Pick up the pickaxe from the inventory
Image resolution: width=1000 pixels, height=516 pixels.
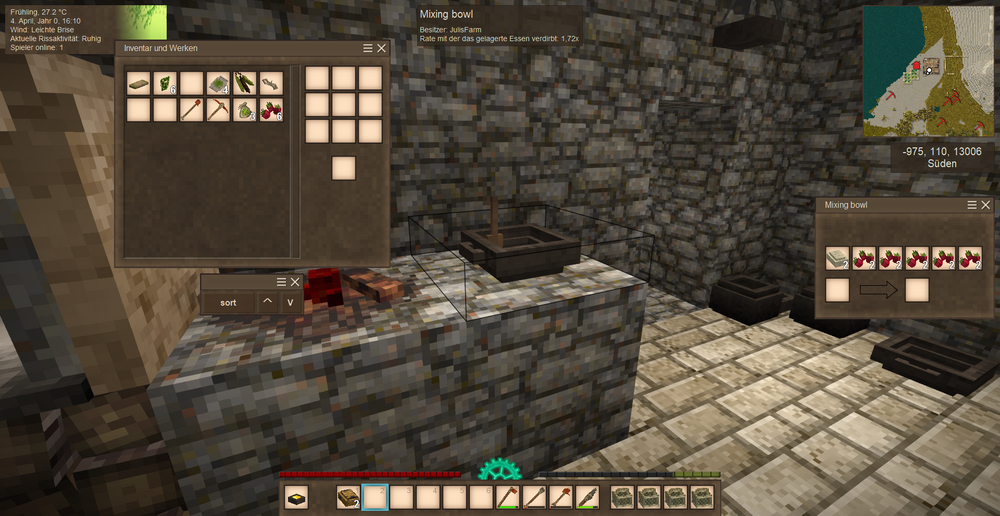click(x=219, y=110)
